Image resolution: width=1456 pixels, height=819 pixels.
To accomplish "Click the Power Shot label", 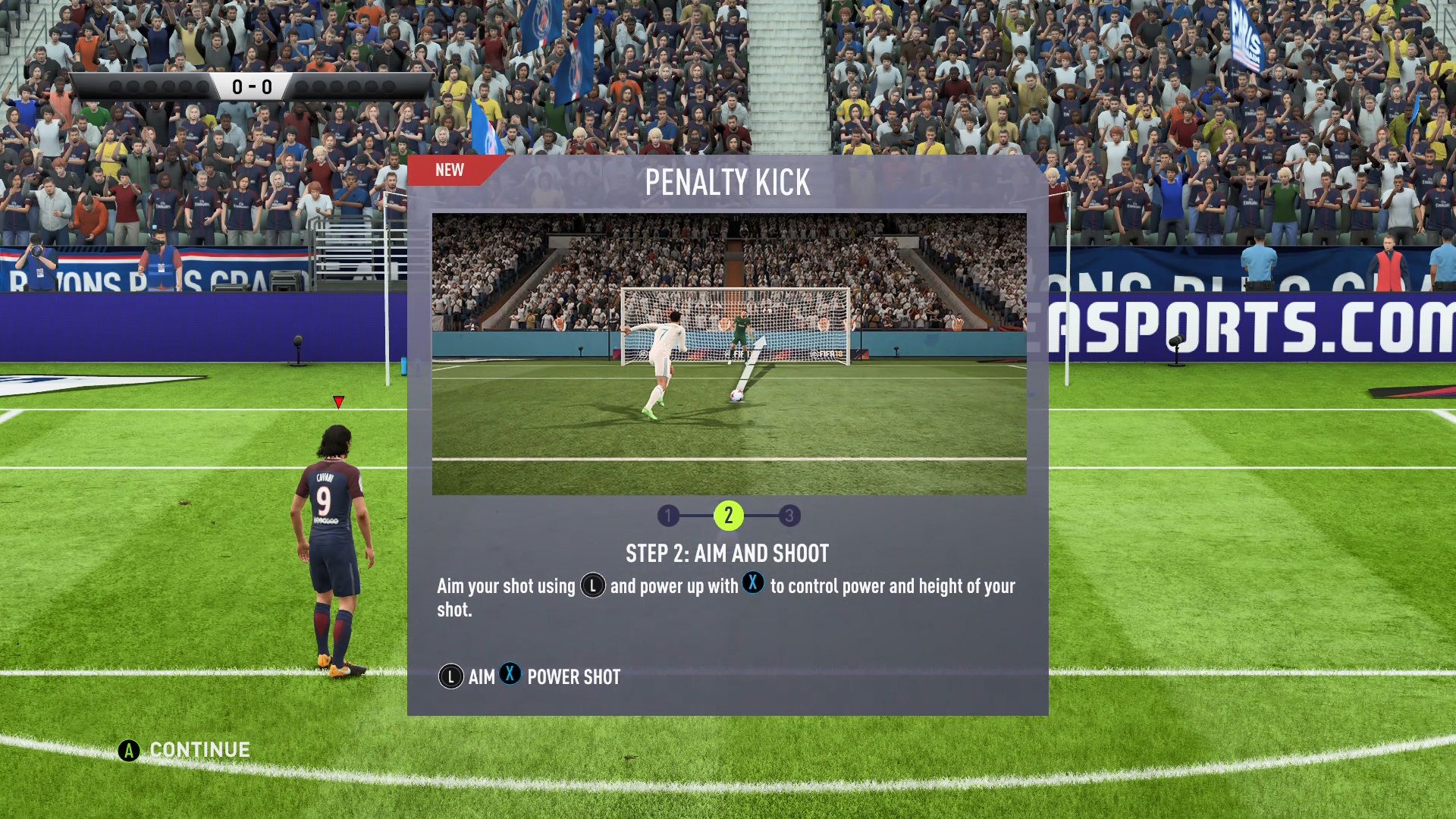I will (574, 676).
